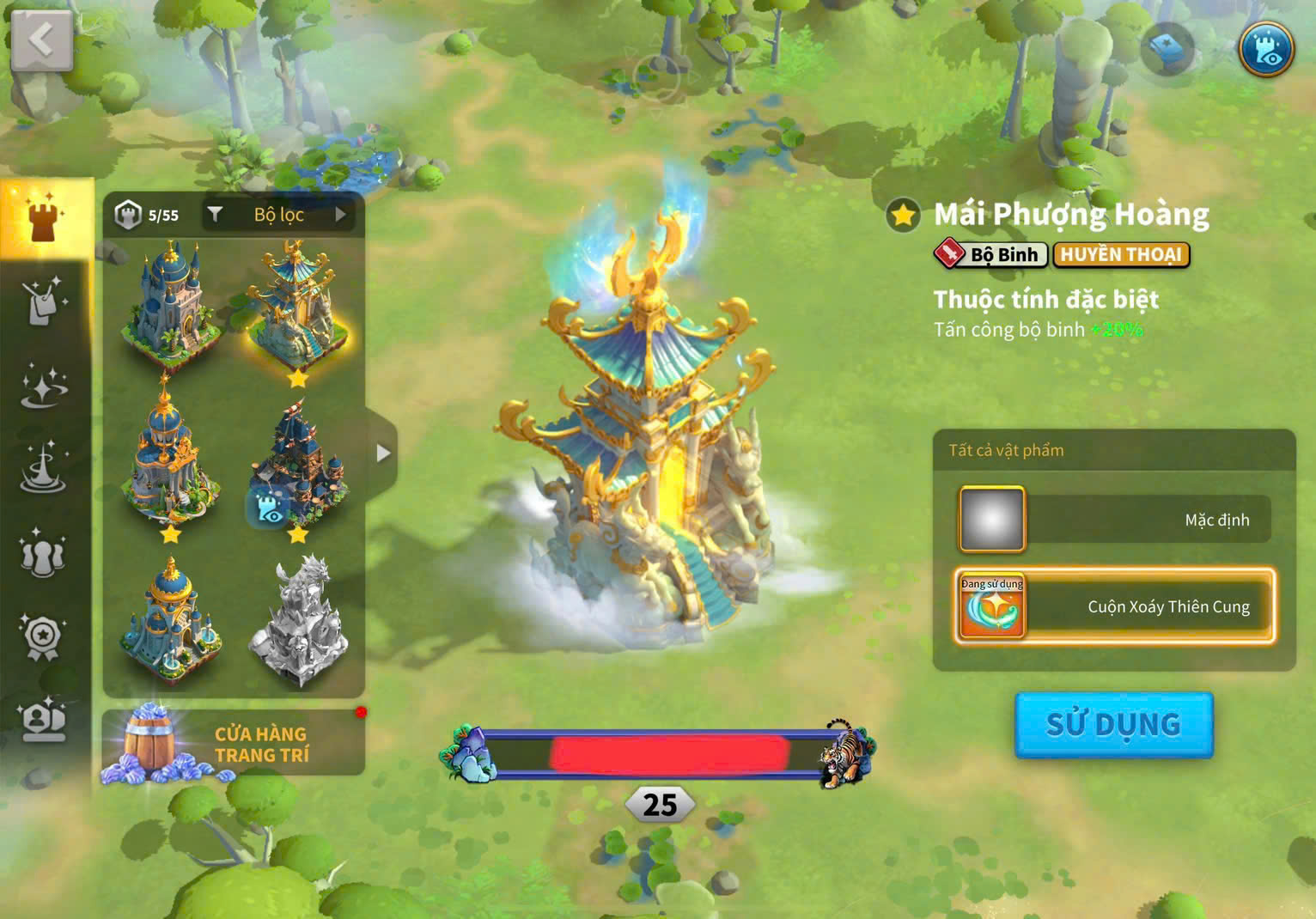Screen dimensions: 1316x919
Task: Select the castle city theme tab
Action: [43, 218]
